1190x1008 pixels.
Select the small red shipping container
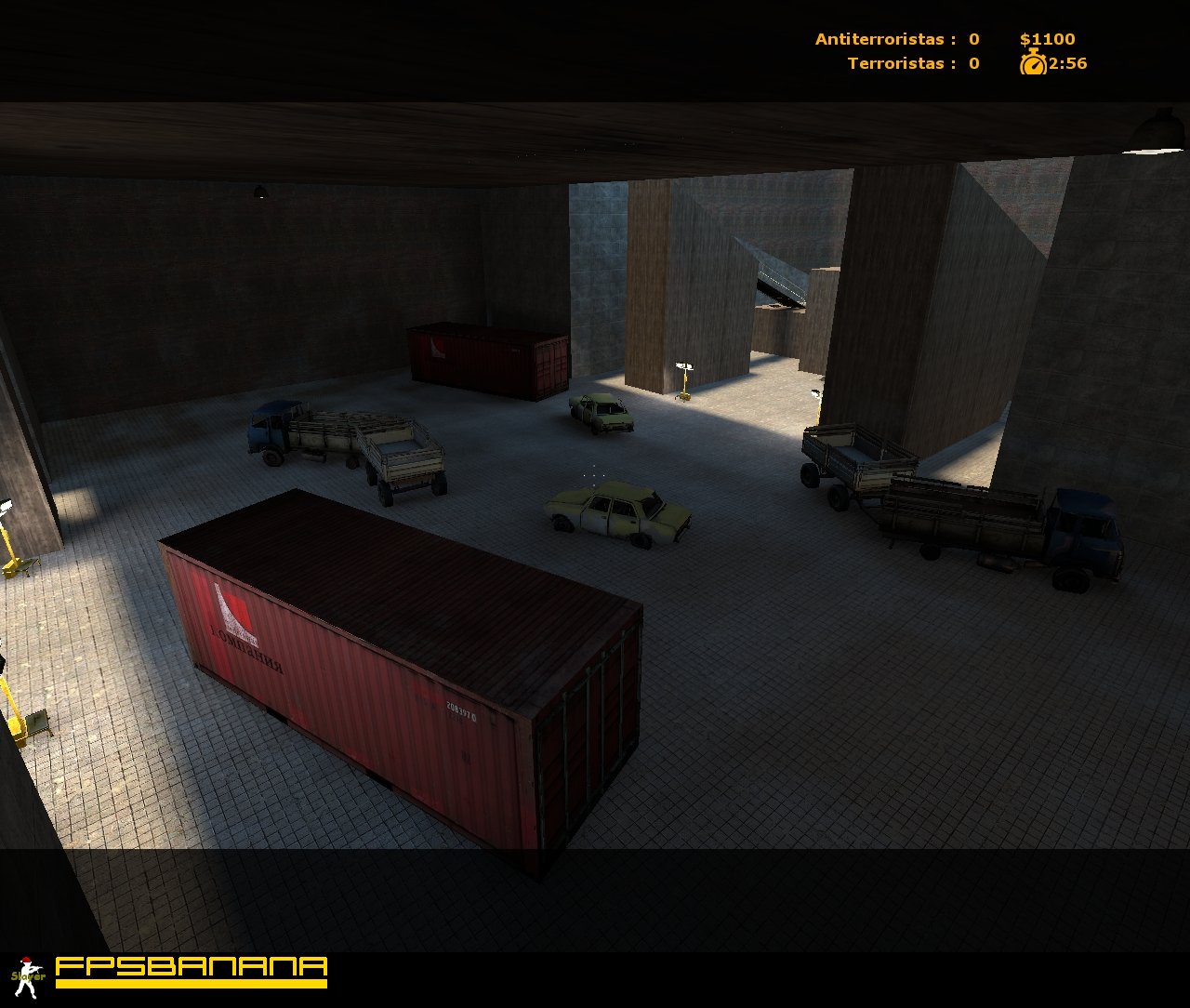483,358
